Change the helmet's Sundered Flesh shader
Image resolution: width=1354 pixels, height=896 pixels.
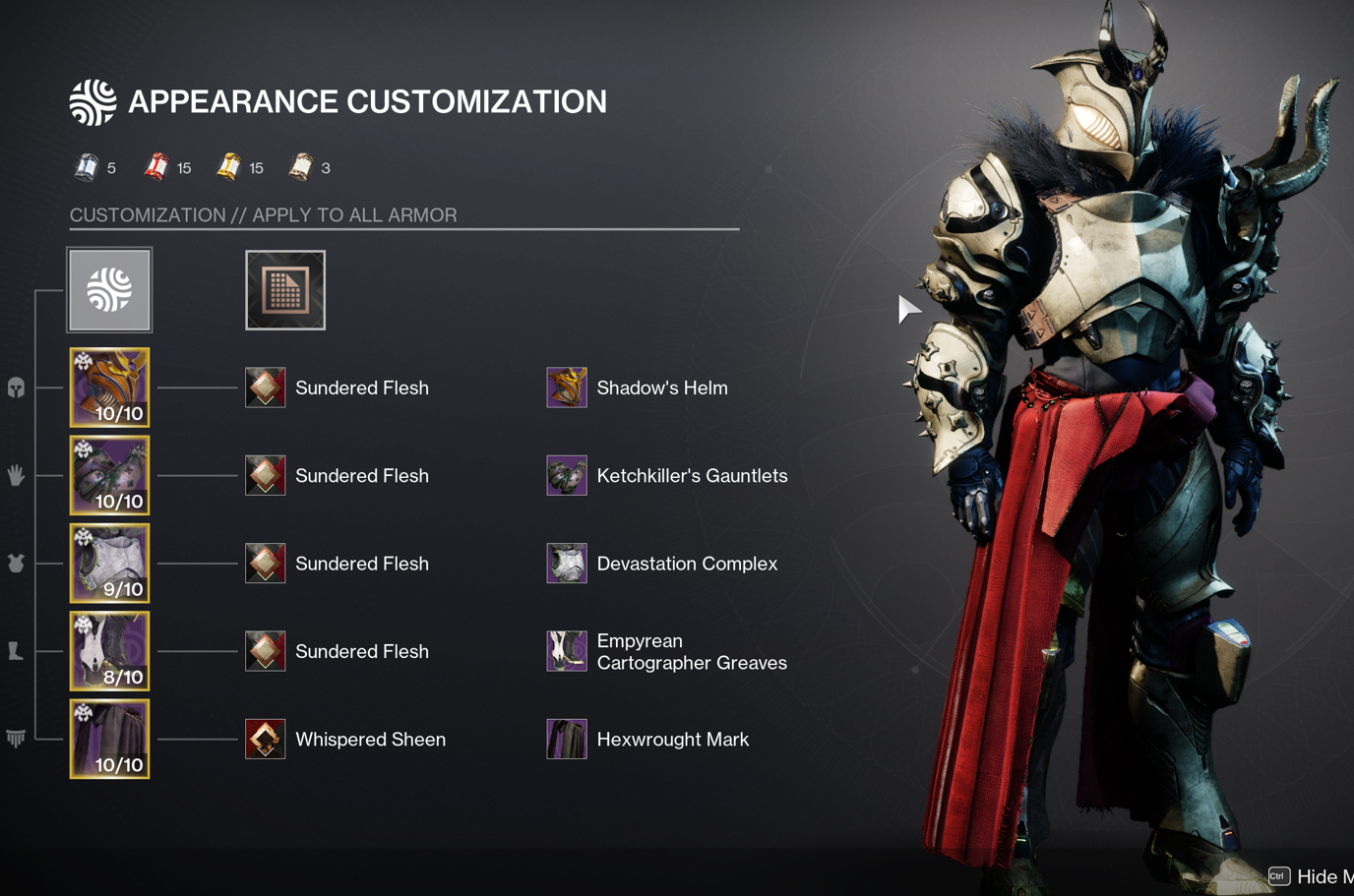pyautogui.click(x=266, y=388)
